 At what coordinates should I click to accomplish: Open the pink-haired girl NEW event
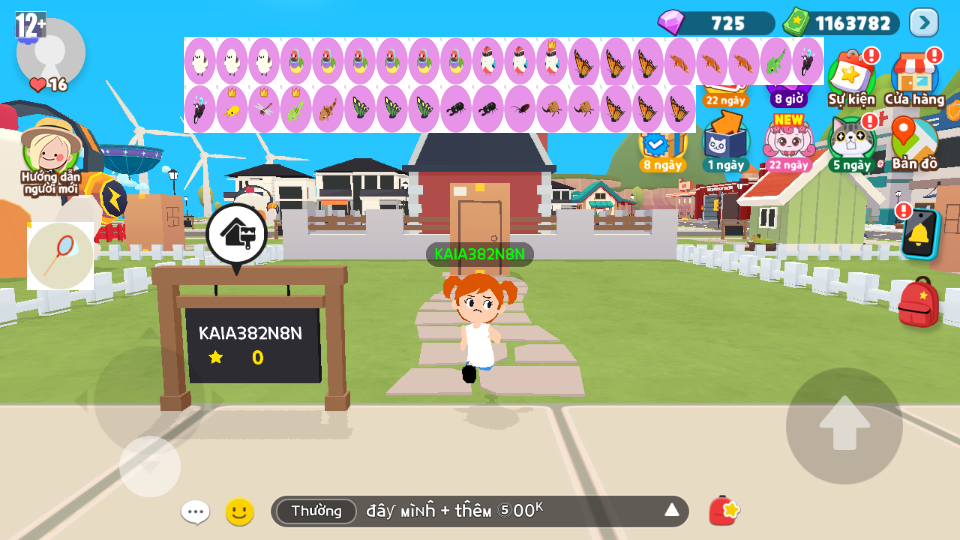coord(789,140)
